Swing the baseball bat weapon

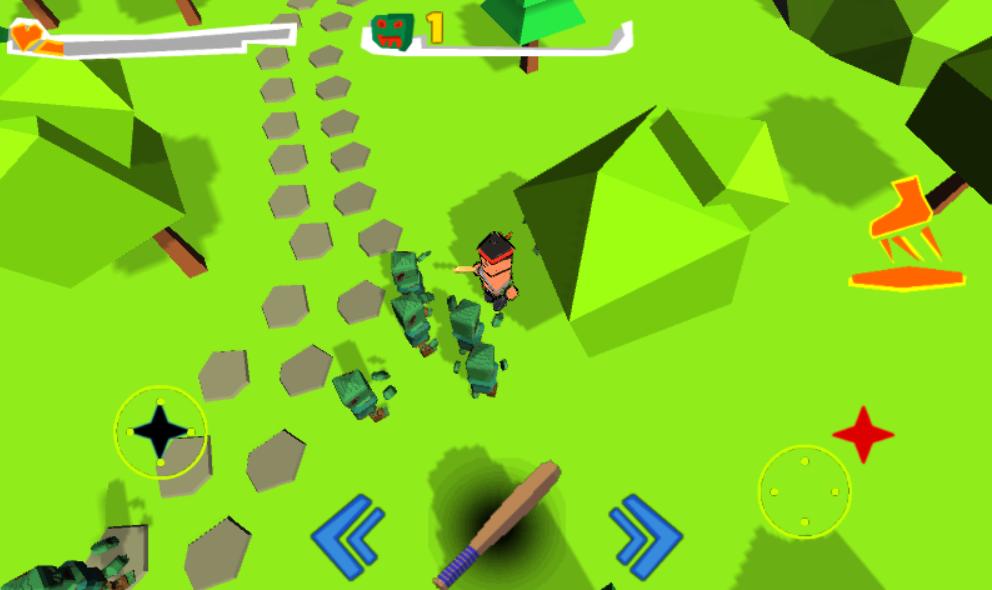(x=499, y=523)
